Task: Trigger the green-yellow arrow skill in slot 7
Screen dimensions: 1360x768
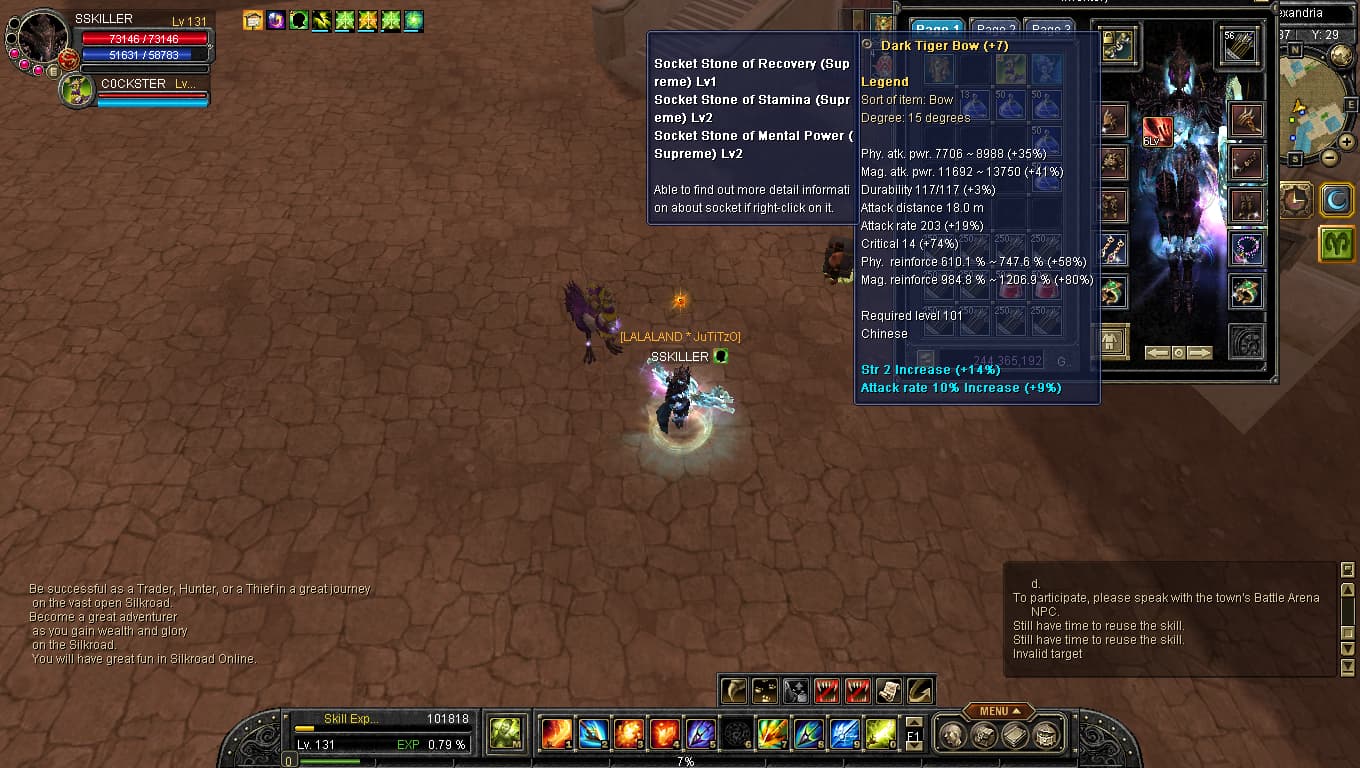Action: click(x=772, y=734)
